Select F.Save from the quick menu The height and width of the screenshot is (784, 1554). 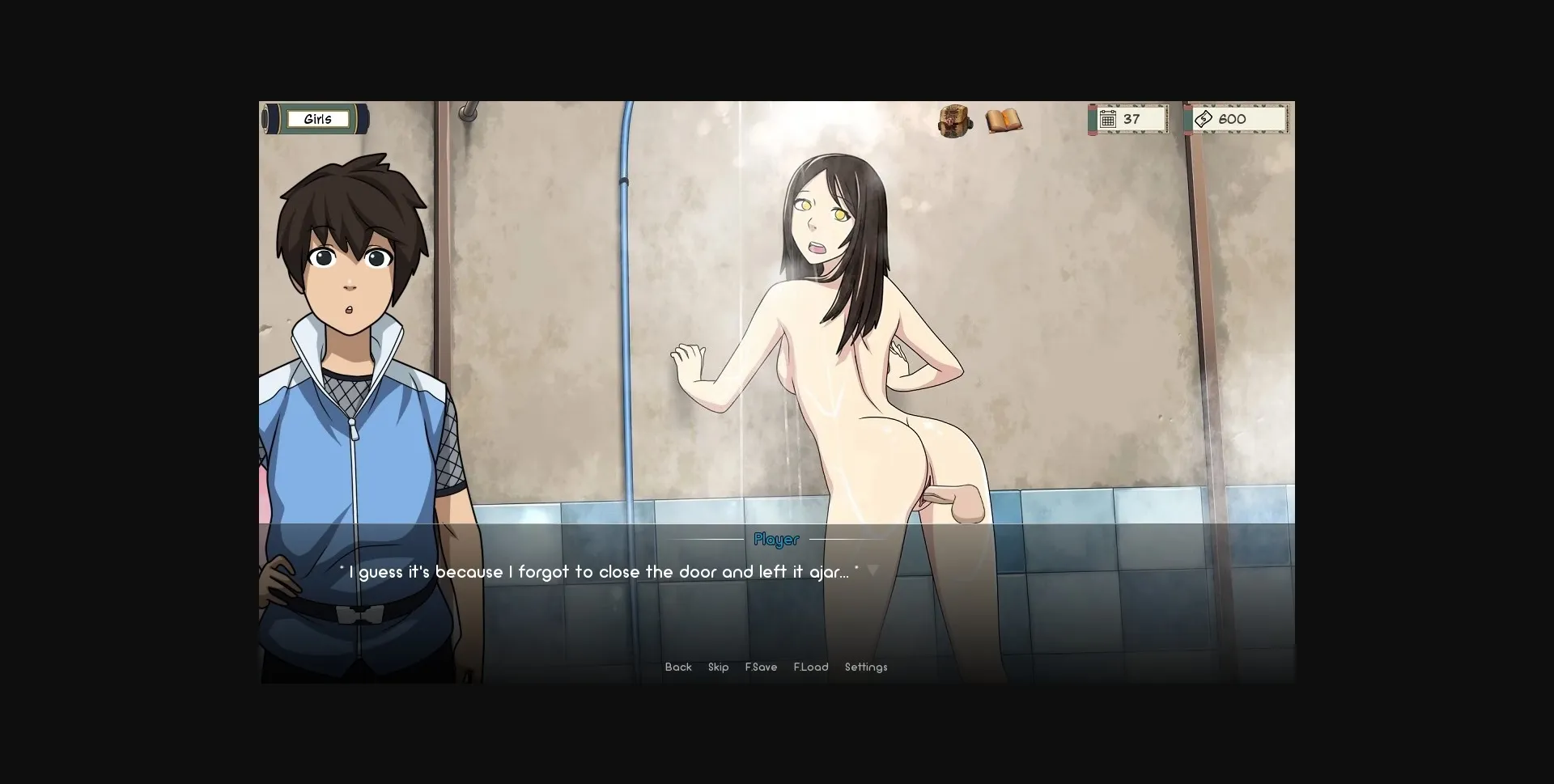[762, 667]
